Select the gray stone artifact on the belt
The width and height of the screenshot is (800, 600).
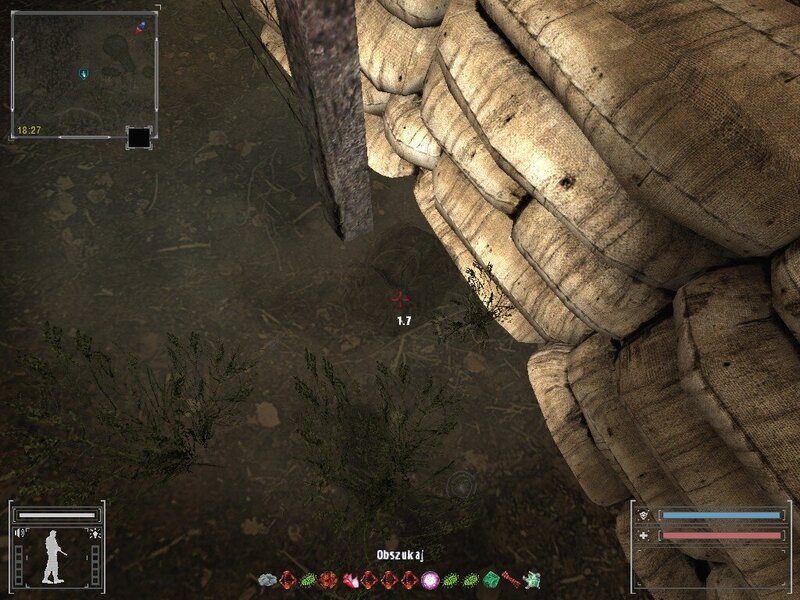tap(266, 579)
